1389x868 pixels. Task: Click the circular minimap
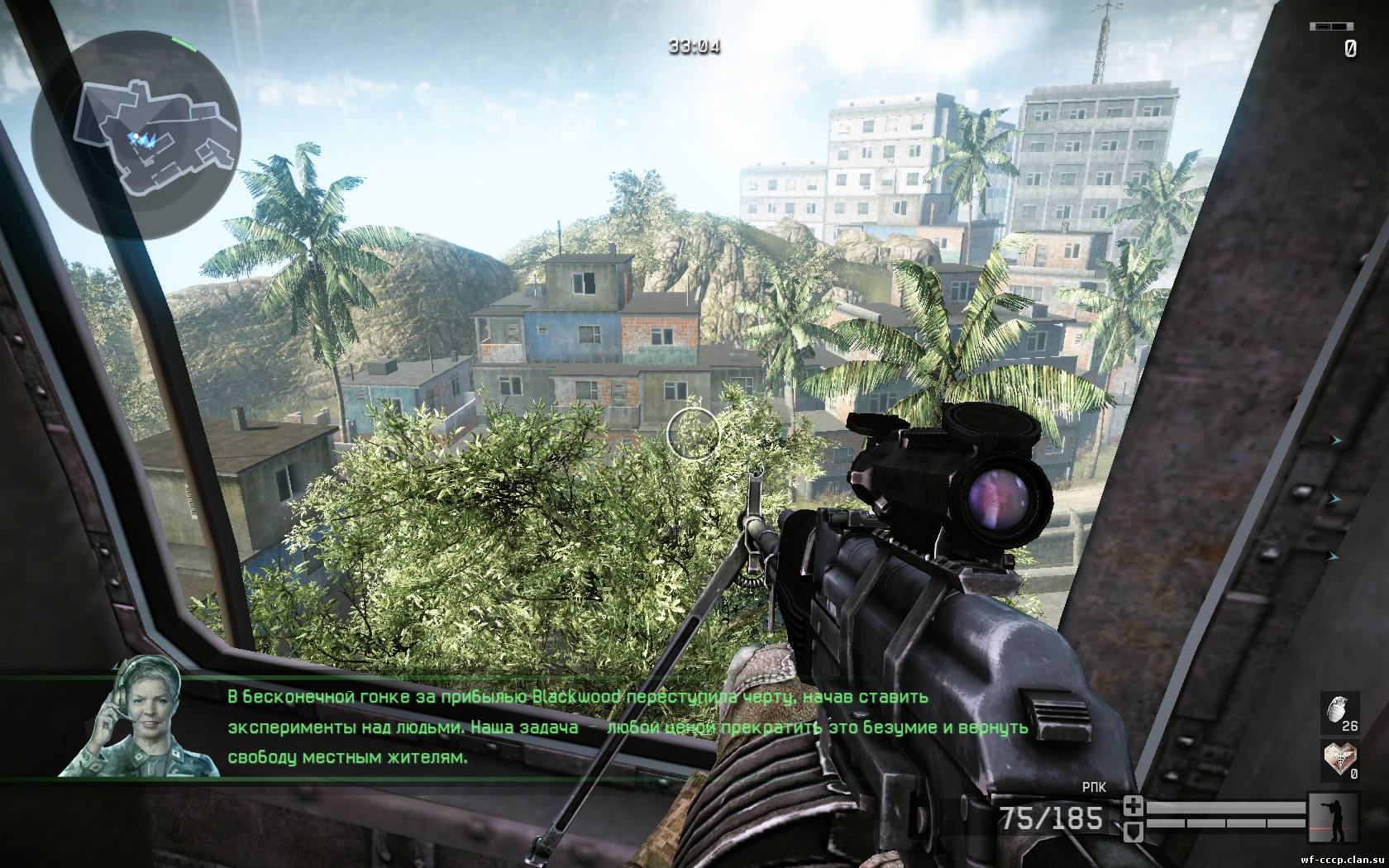pyautogui.click(x=136, y=134)
